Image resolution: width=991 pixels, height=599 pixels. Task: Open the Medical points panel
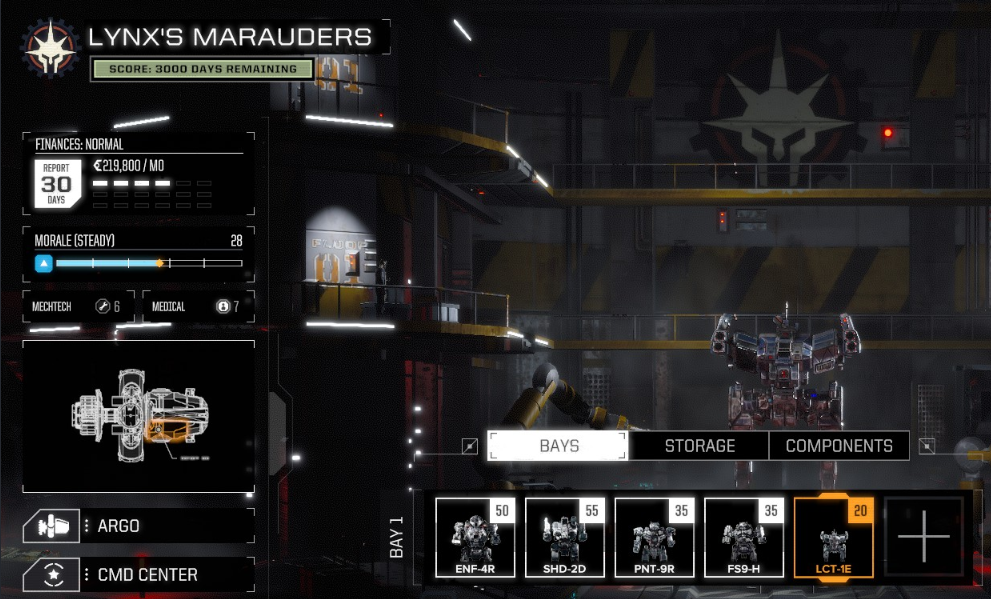pyautogui.click(x=198, y=306)
